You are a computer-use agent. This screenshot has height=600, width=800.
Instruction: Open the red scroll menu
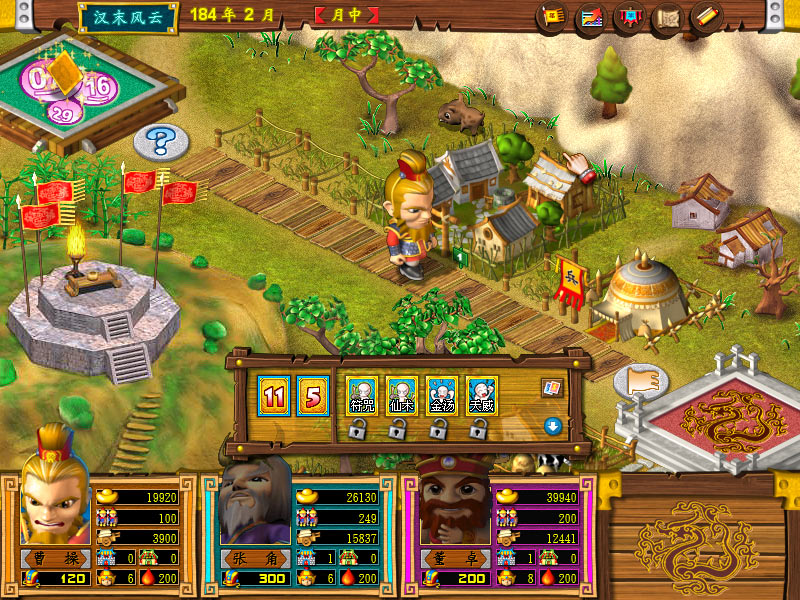(706, 17)
